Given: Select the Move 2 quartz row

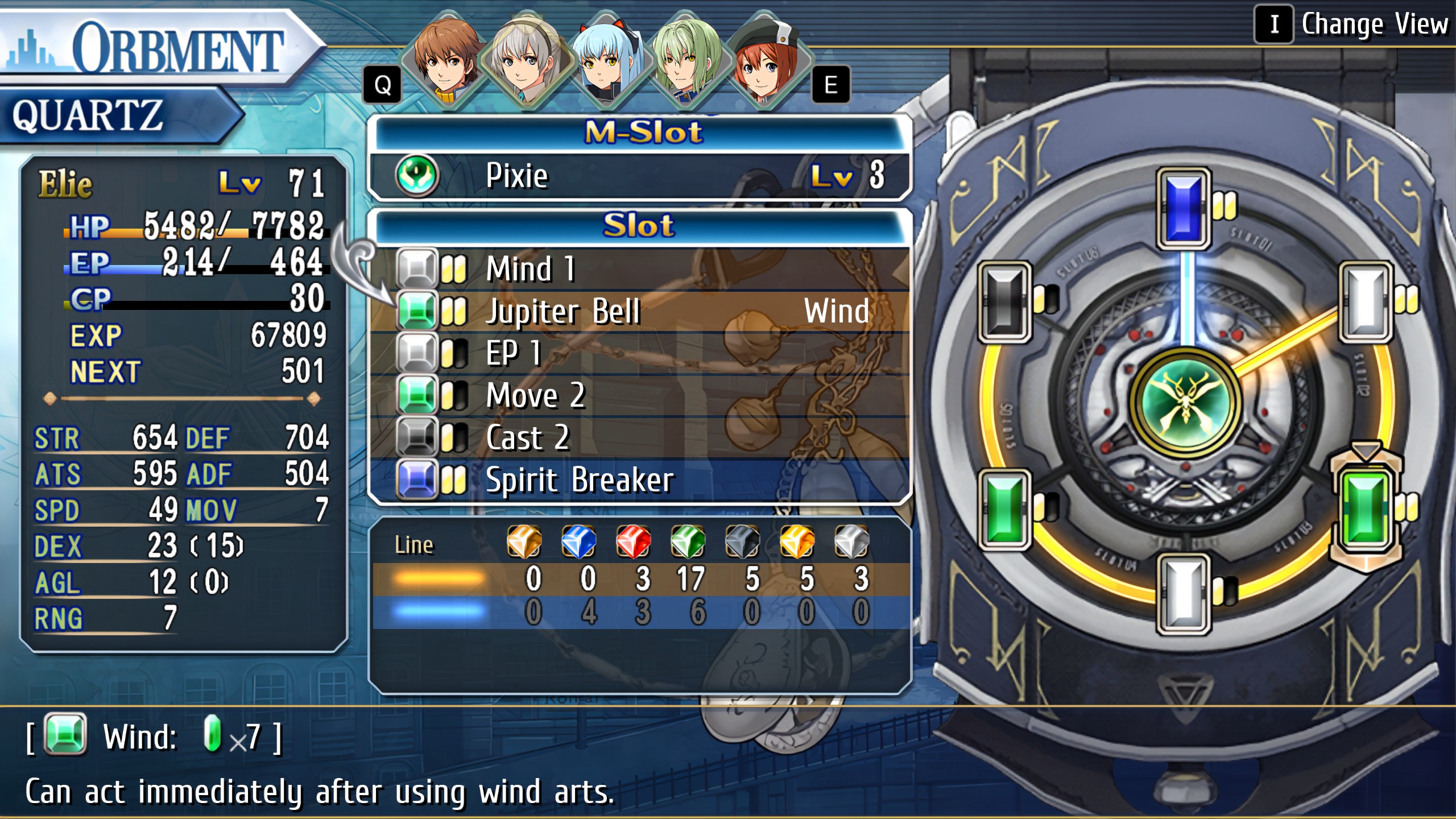Looking at the screenshot, I should pos(640,396).
